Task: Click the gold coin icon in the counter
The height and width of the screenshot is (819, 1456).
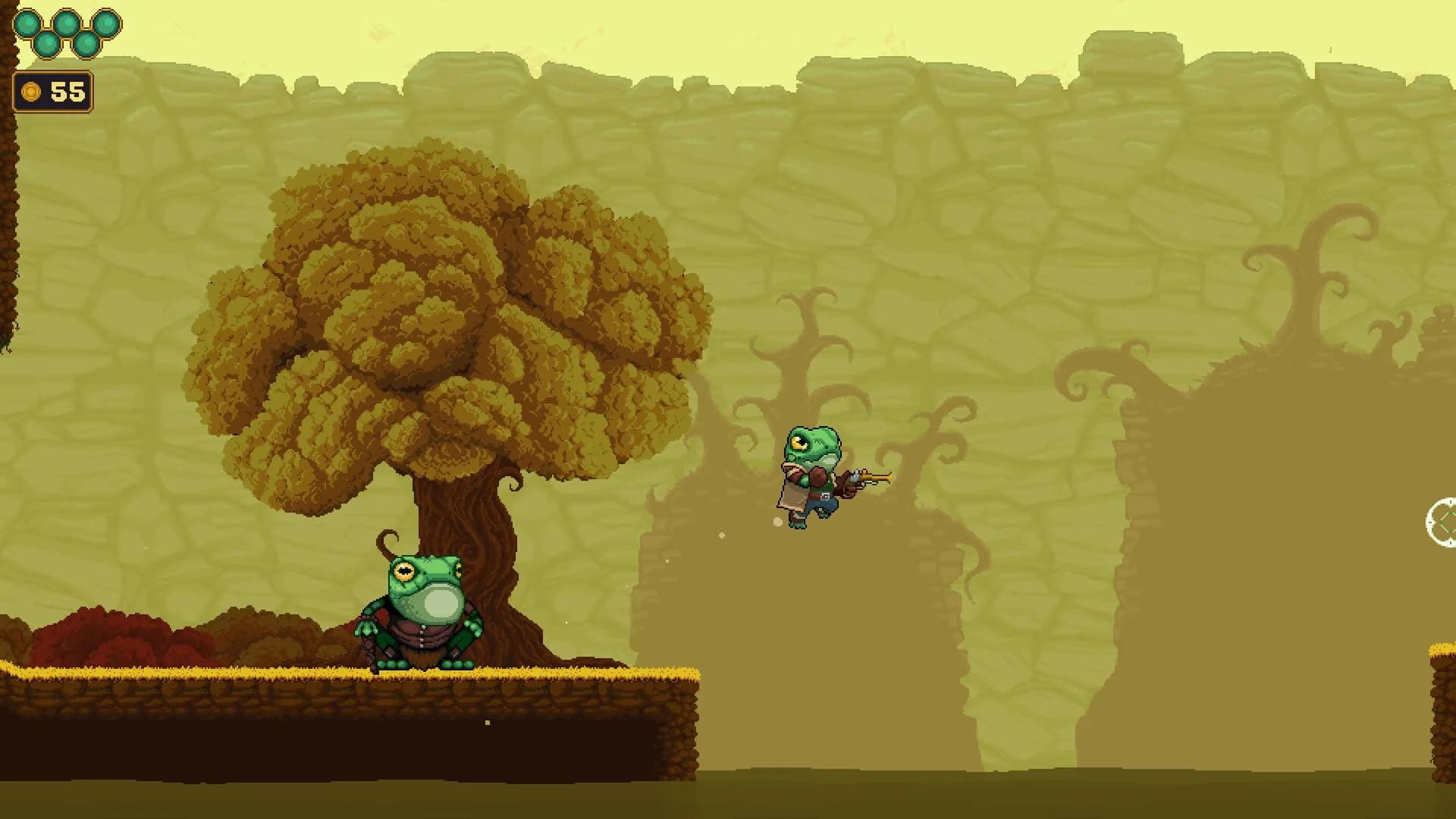Action: point(31,92)
